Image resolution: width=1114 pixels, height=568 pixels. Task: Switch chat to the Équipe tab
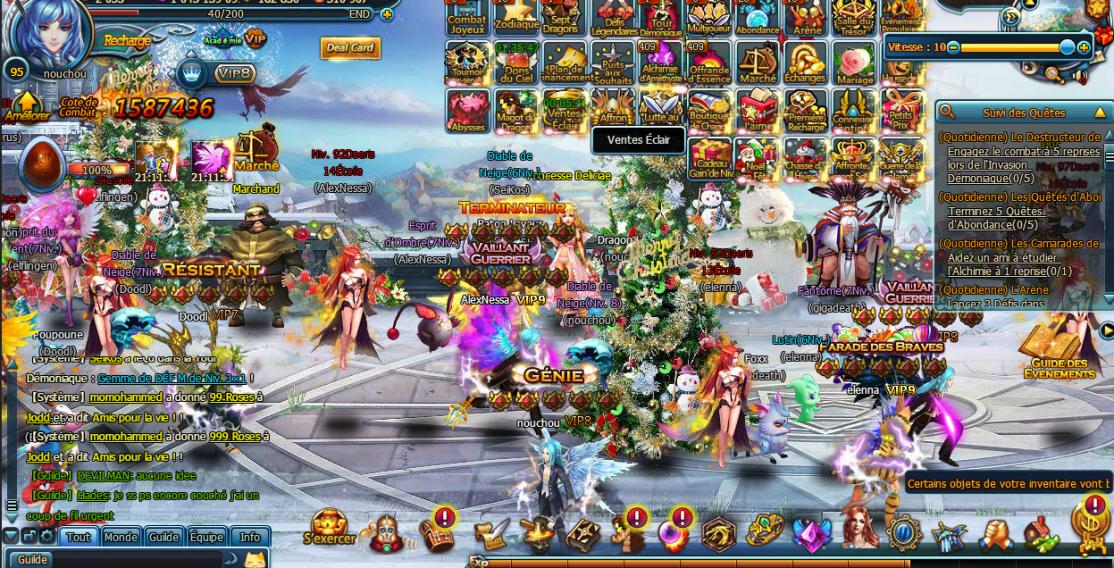coord(206,537)
